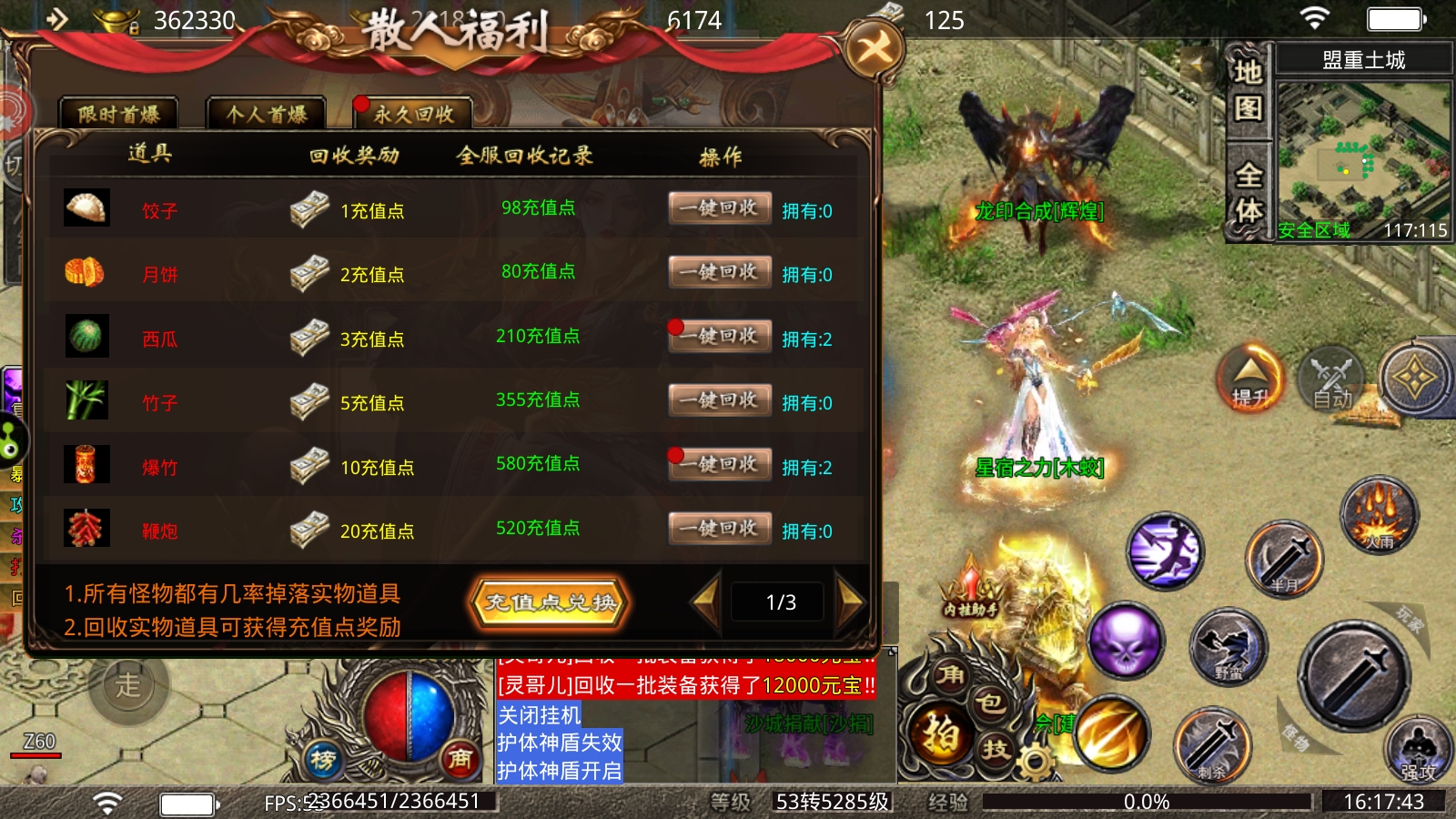Switch to the 个人首爆 tab
Viewport: 1456px width, 819px height.
tap(266, 113)
